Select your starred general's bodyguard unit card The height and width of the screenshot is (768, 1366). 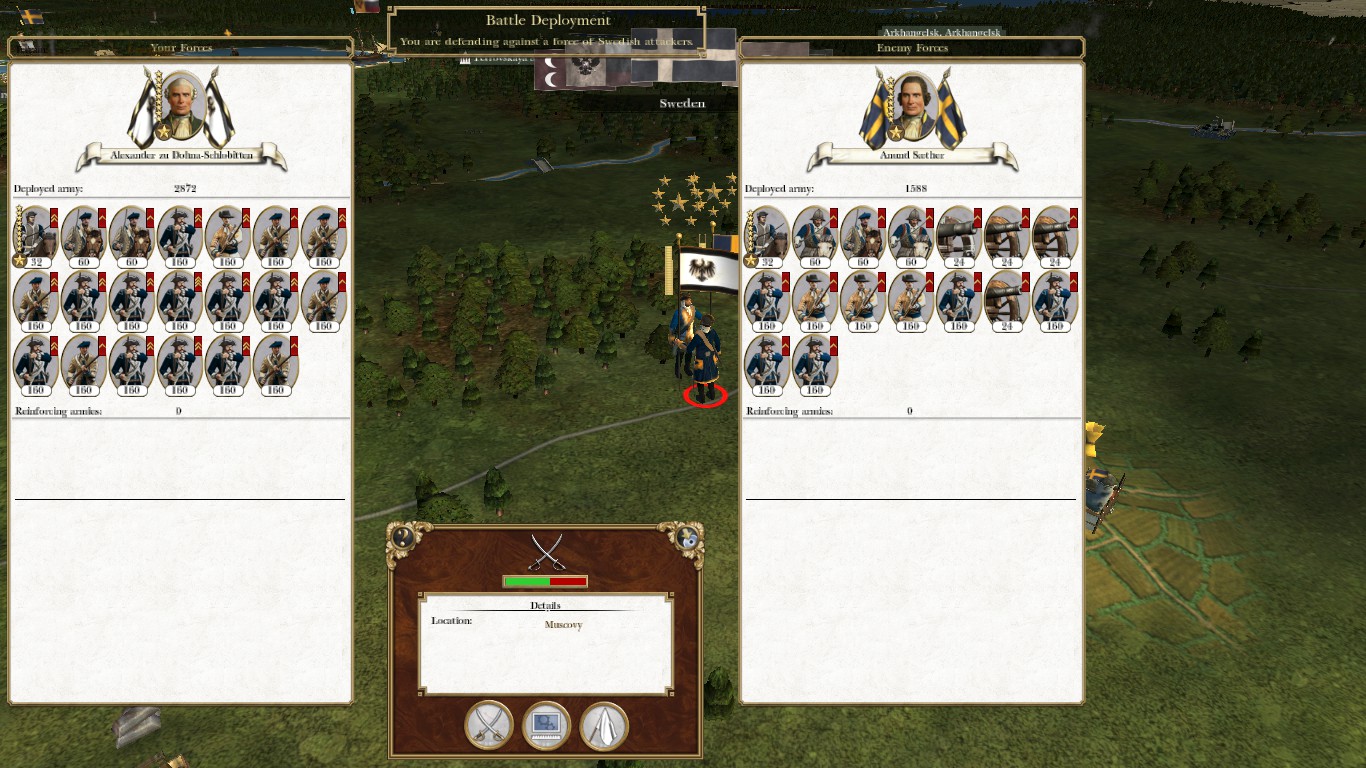pyautogui.click(x=35, y=237)
